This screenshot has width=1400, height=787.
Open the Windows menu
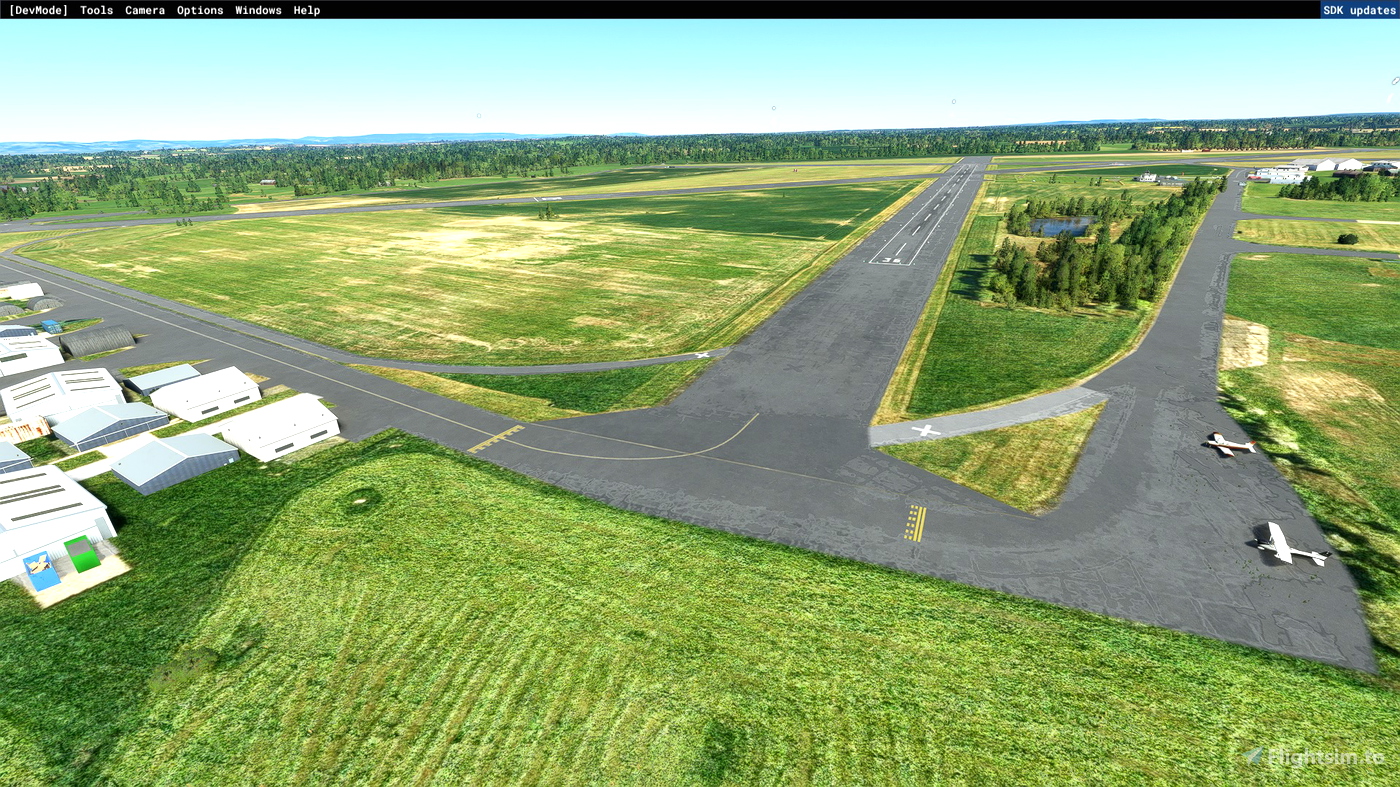tap(258, 10)
